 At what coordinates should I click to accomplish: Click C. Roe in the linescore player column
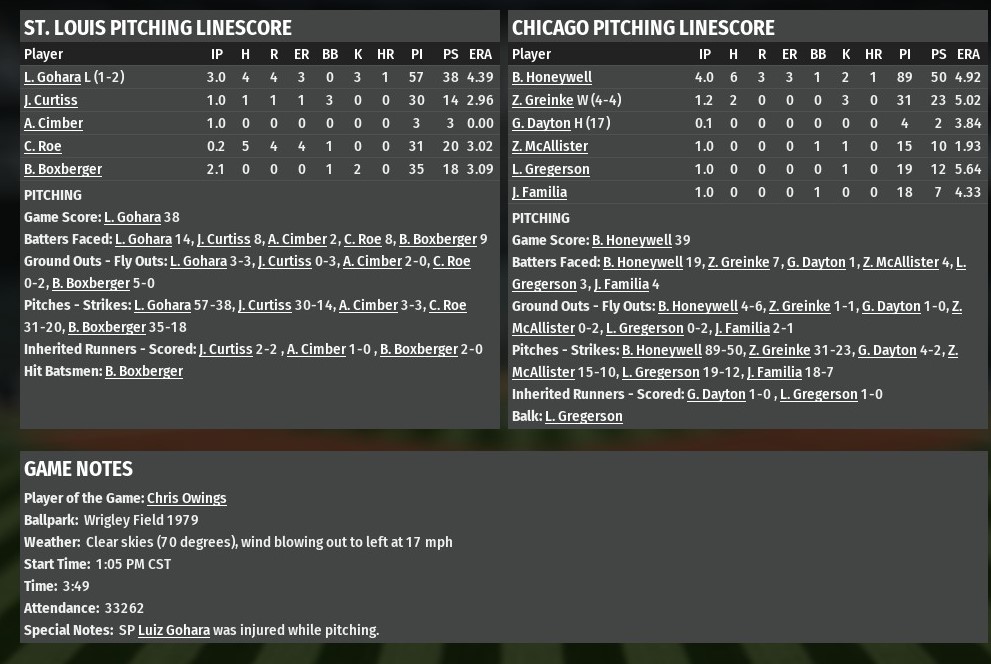point(42,146)
